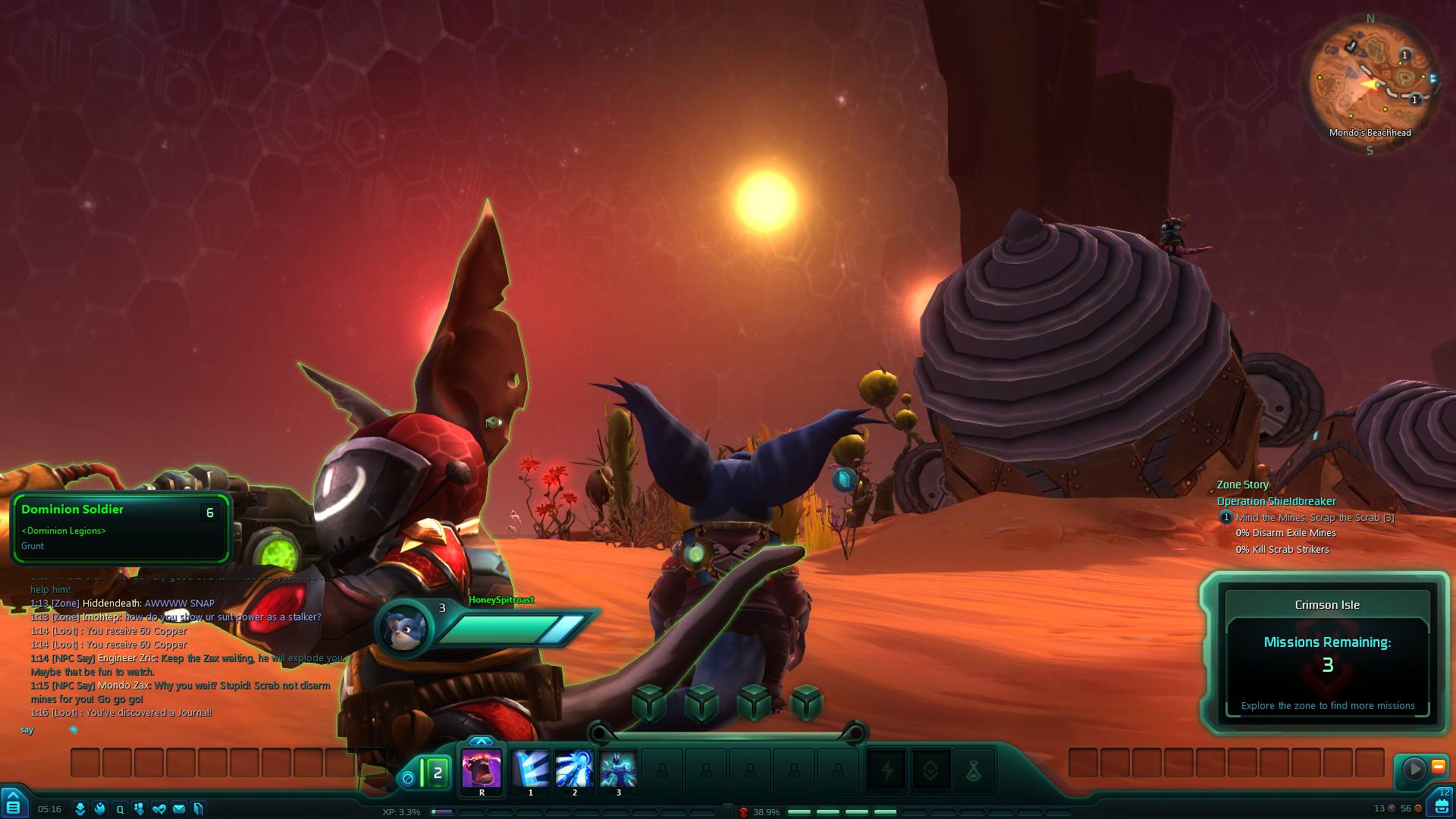This screenshot has height=819, width=1456.
Task: Open the inventory bag button
Action: 1442,806
